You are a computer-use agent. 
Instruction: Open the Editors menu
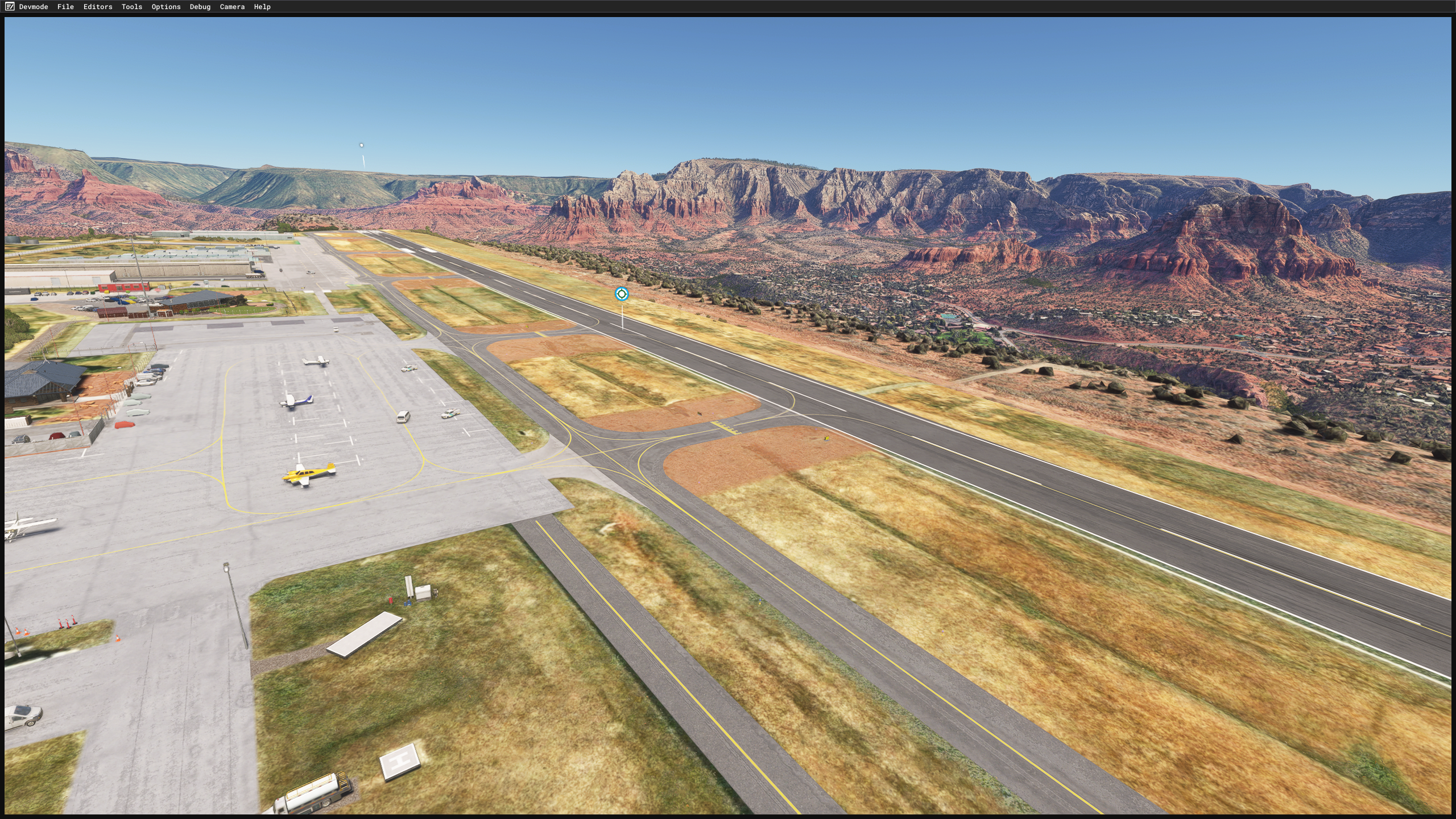coord(98,7)
